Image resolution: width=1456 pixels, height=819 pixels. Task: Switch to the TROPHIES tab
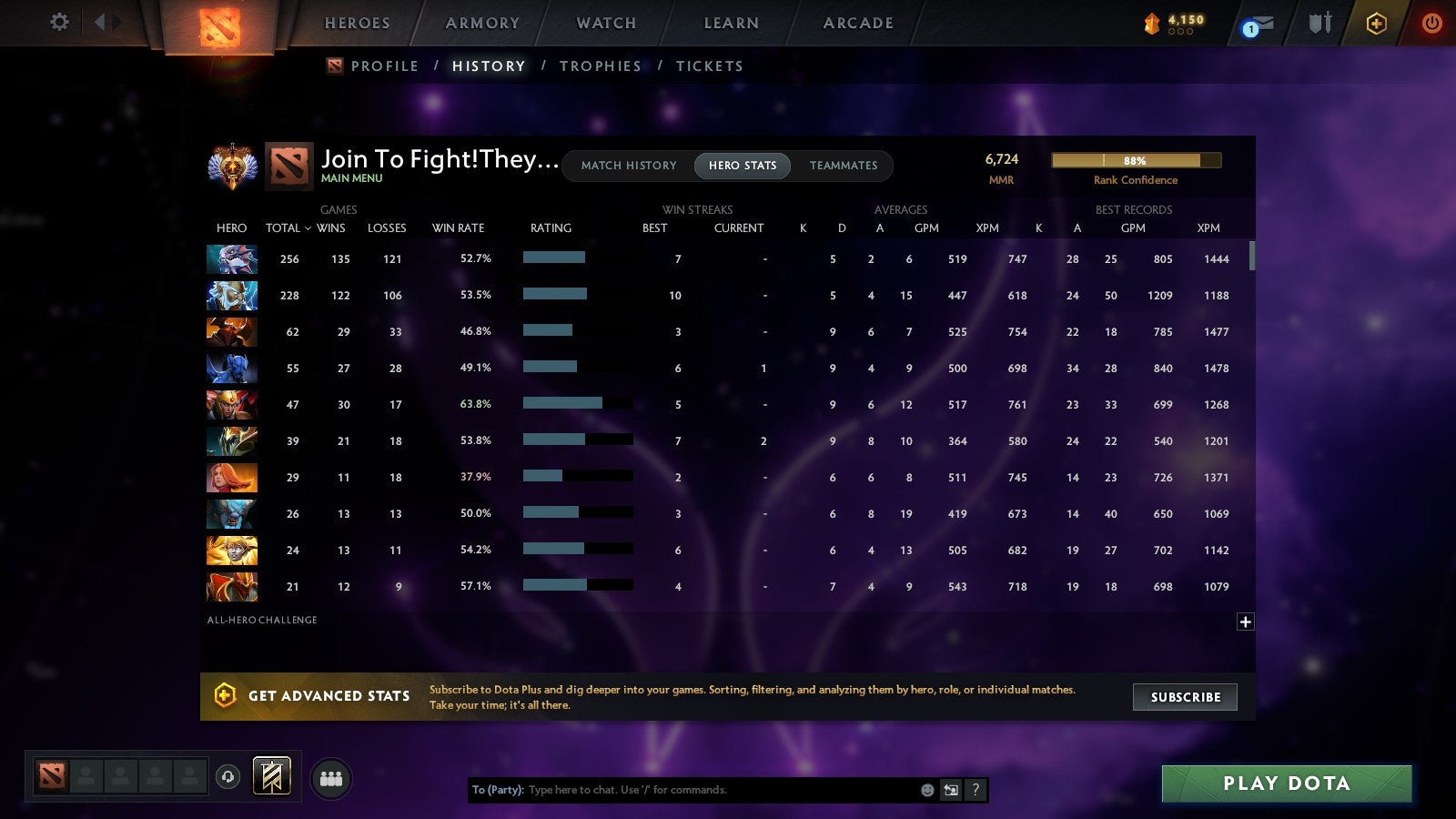click(x=601, y=66)
